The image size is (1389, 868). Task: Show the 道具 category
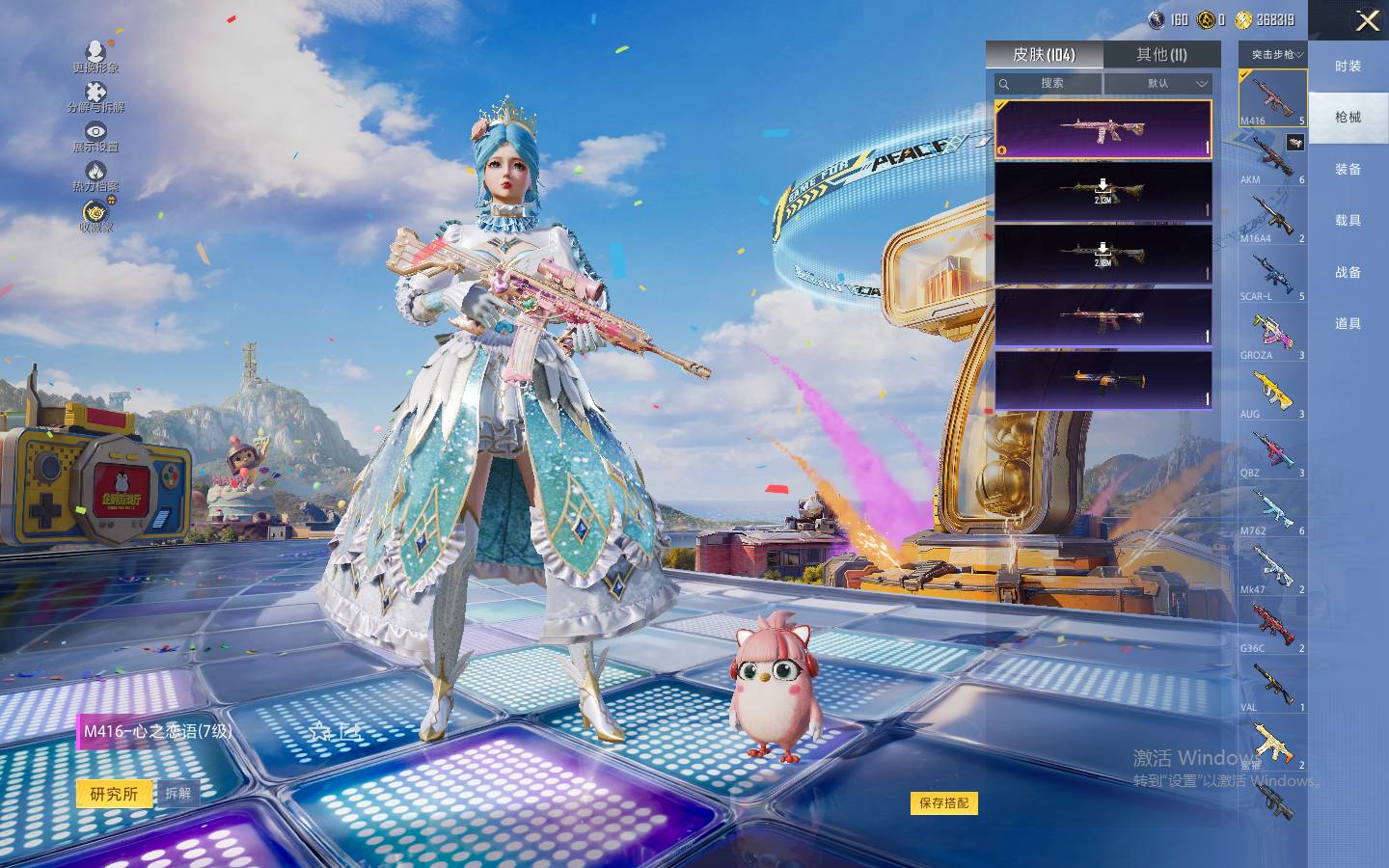pyautogui.click(x=1348, y=323)
